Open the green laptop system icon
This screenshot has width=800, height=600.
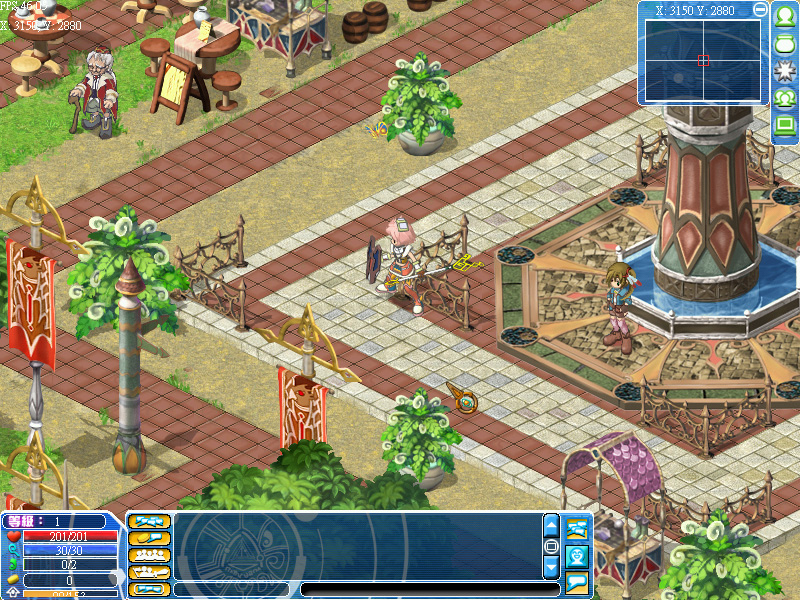coord(785,125)
